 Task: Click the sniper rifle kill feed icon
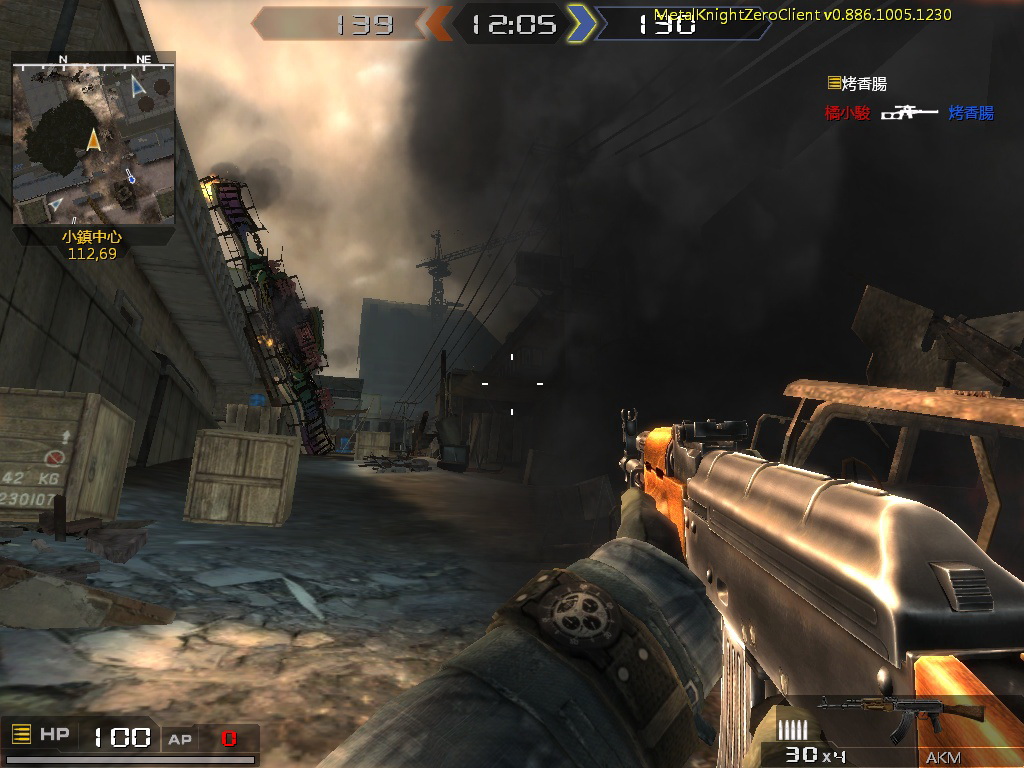(909, 113)
